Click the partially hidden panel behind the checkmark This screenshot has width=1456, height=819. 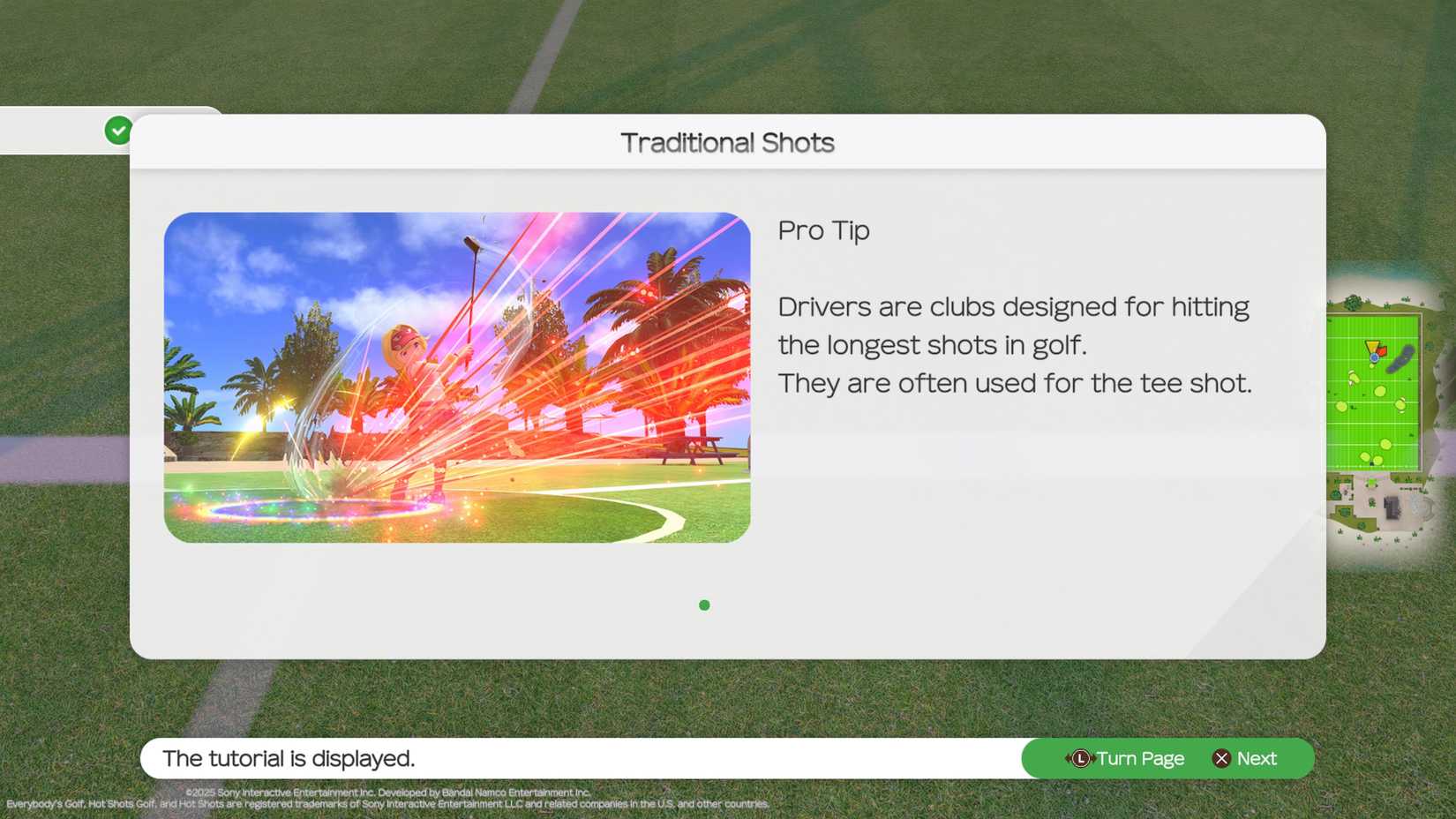point(53,130)
